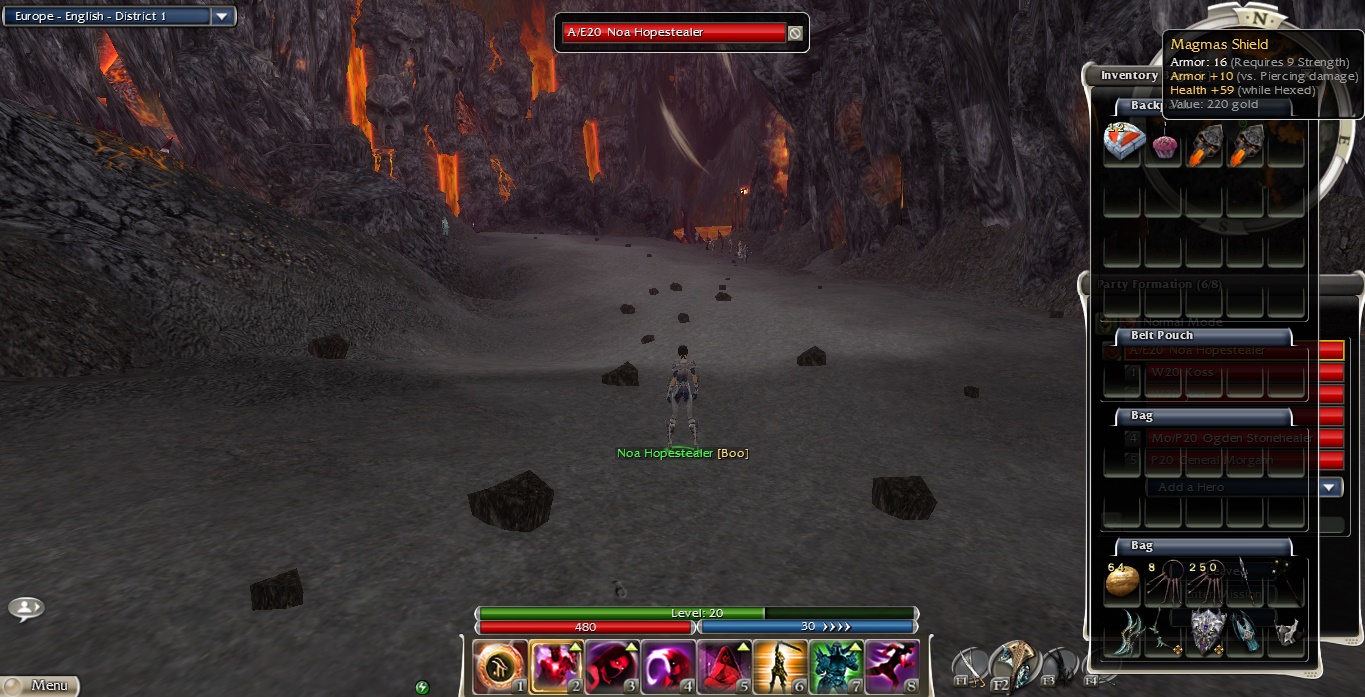
Task: Cancel the Noa Hopestealer target selection
Action: tap(795, 33)
